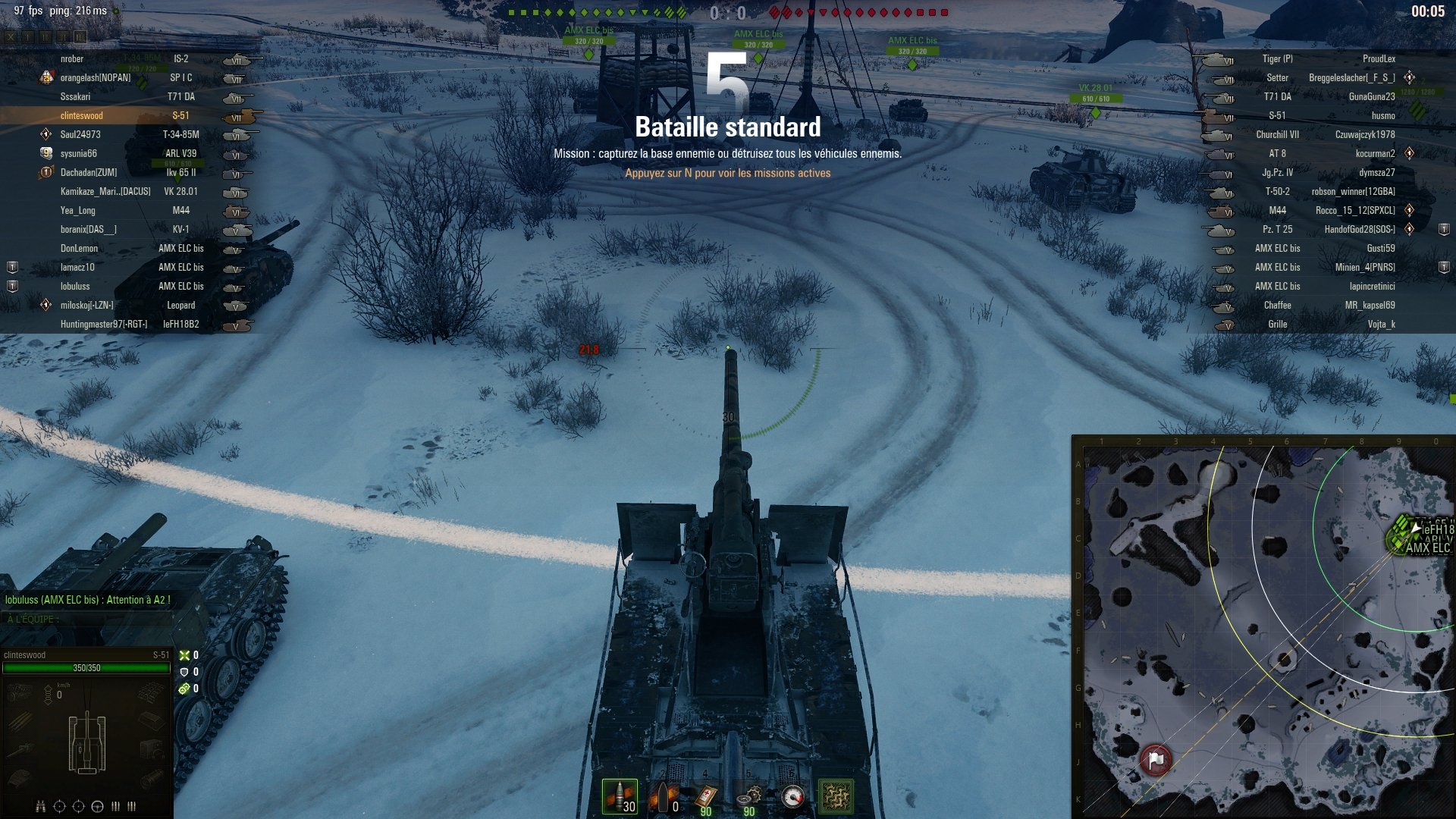Click the steering wheel driver skill icon

pos(97,806)
